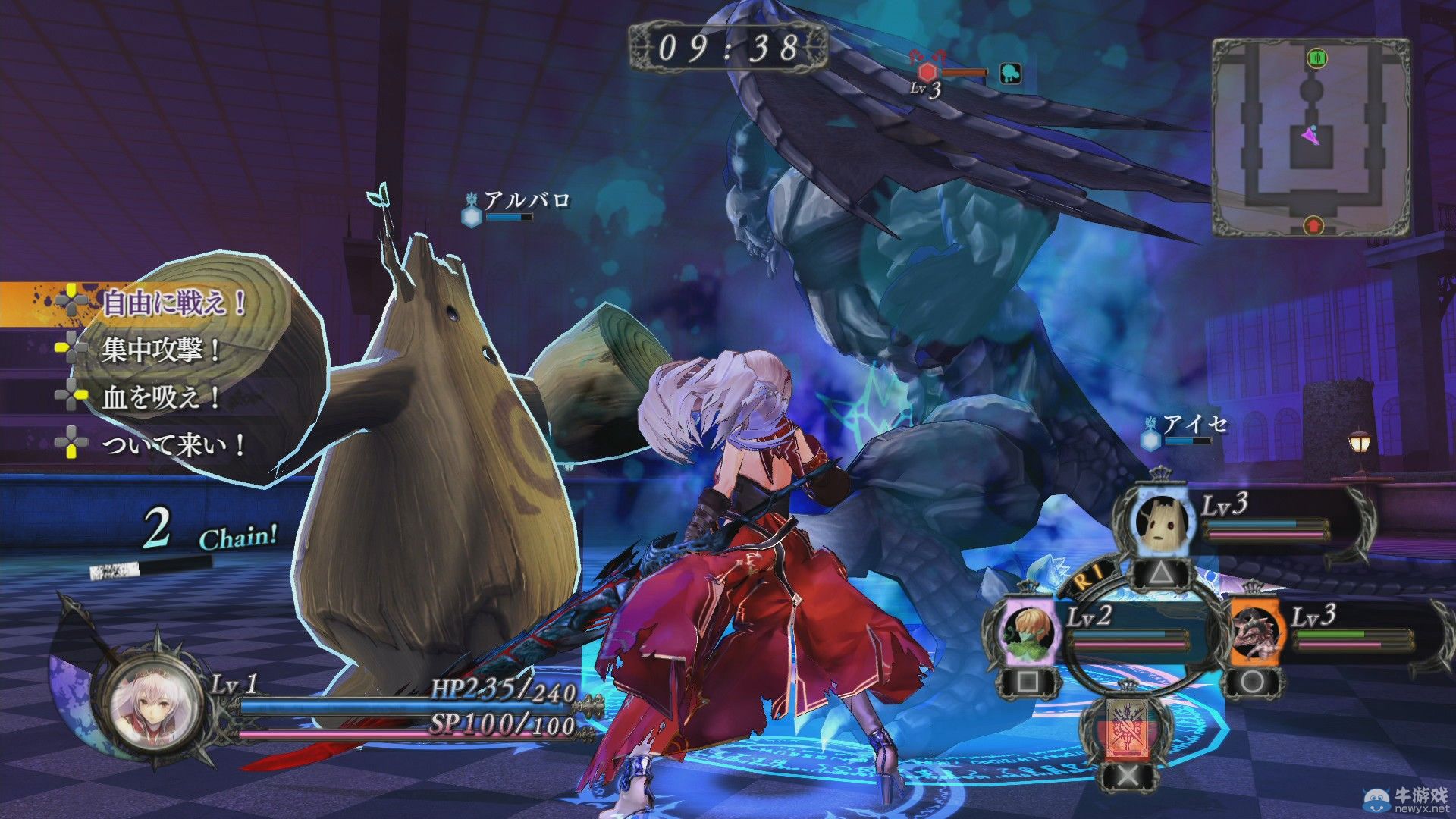Screen dimensions: 1456x819
Task: Choose the 集中攻撃！ order
Action: pyautogui.click(x=161, y=350)
